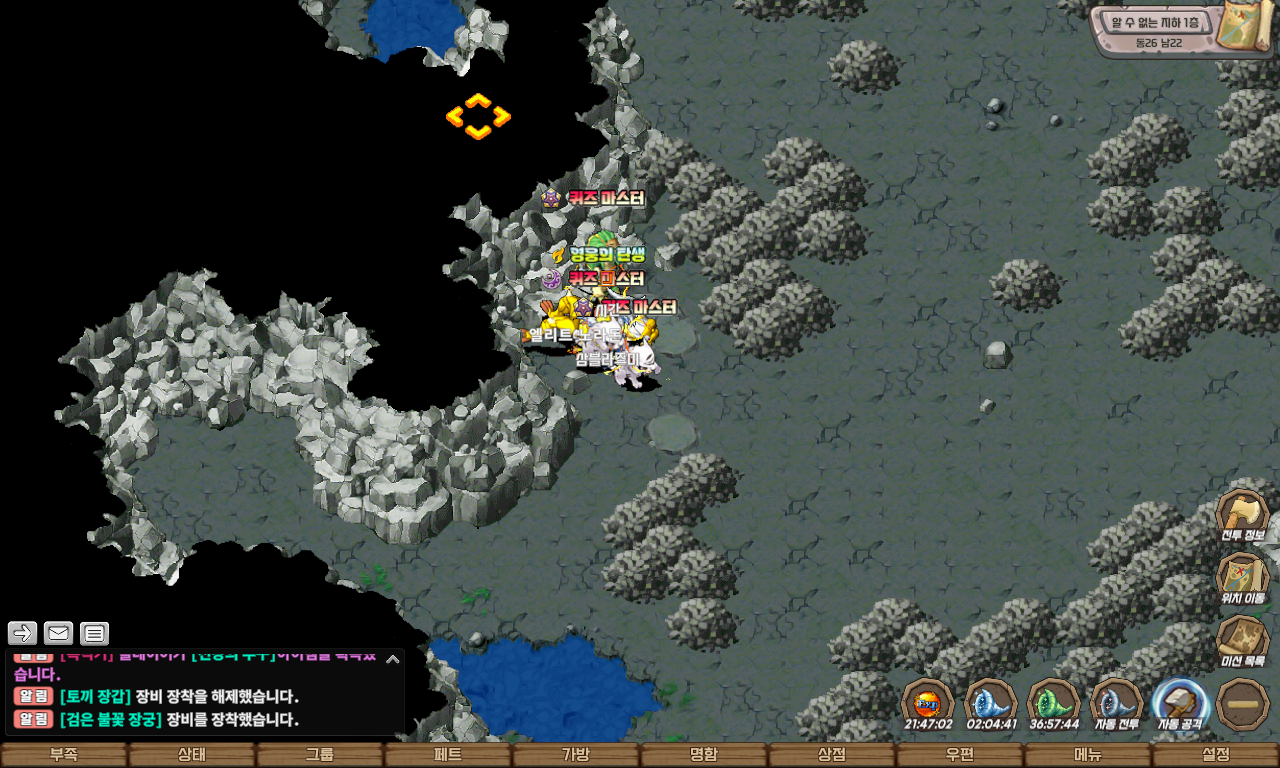1280x768 pixels.
Task: Open 전투 정보 axe icon
Action: pyautogui.click(x=1242, y=515)
